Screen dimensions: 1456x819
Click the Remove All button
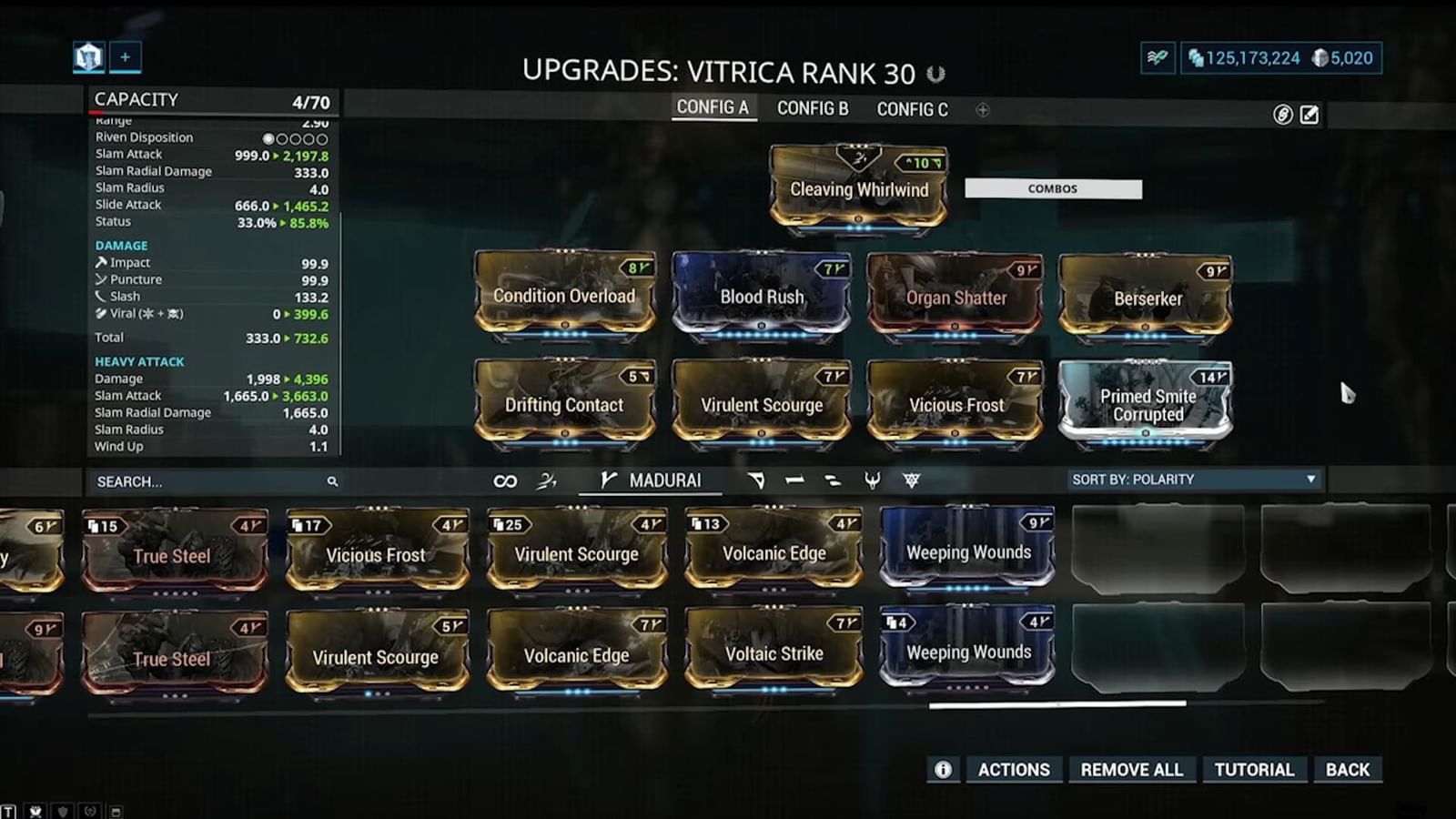point(1131,769)
